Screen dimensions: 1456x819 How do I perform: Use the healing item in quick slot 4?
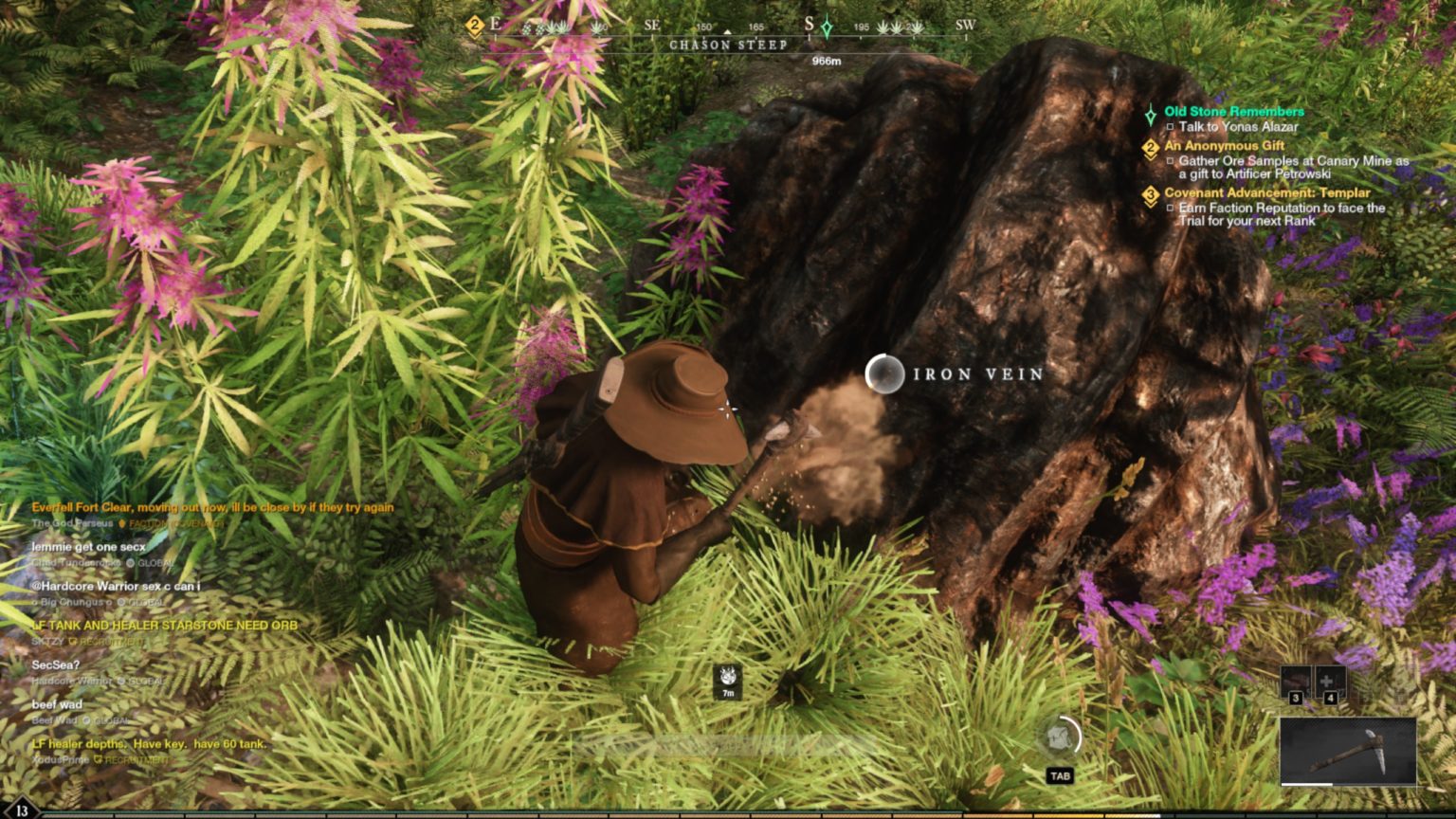click(1330, 682)
